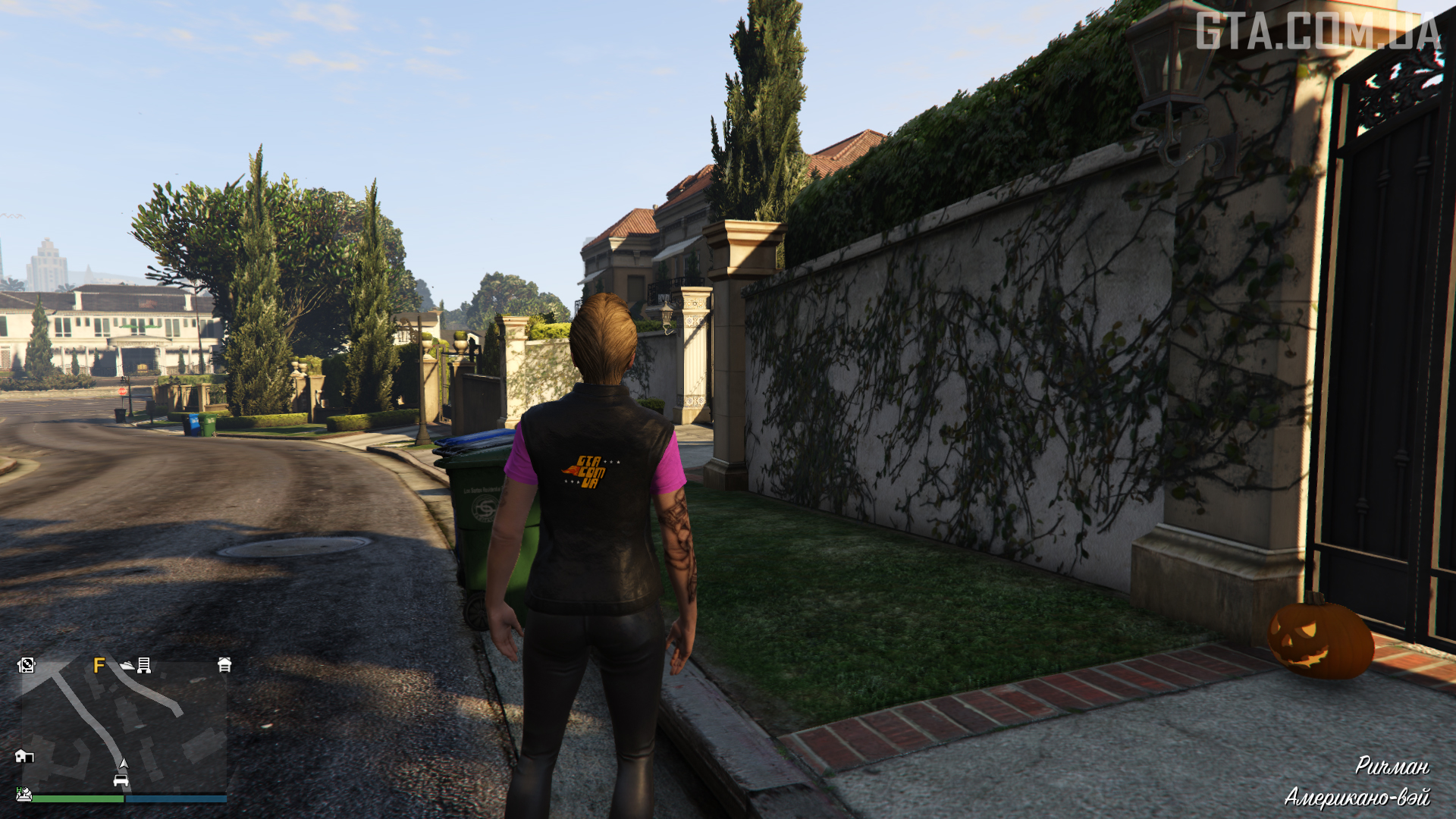The image size is (1456, 819).
Task: Select the garage blip at the minimap corner
Action: (x=224, y=665)
